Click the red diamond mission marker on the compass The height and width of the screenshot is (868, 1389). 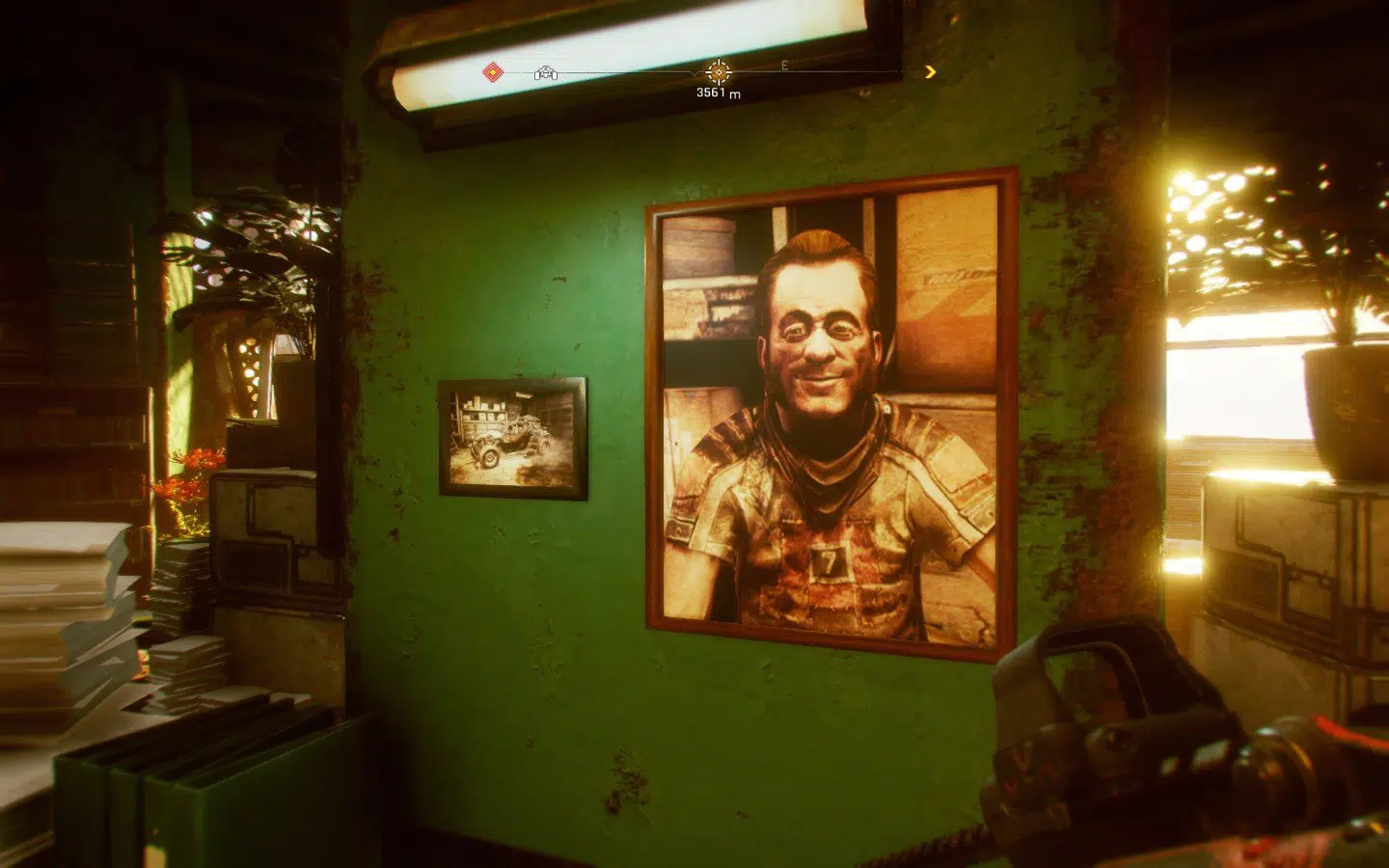tap(492, 71)
